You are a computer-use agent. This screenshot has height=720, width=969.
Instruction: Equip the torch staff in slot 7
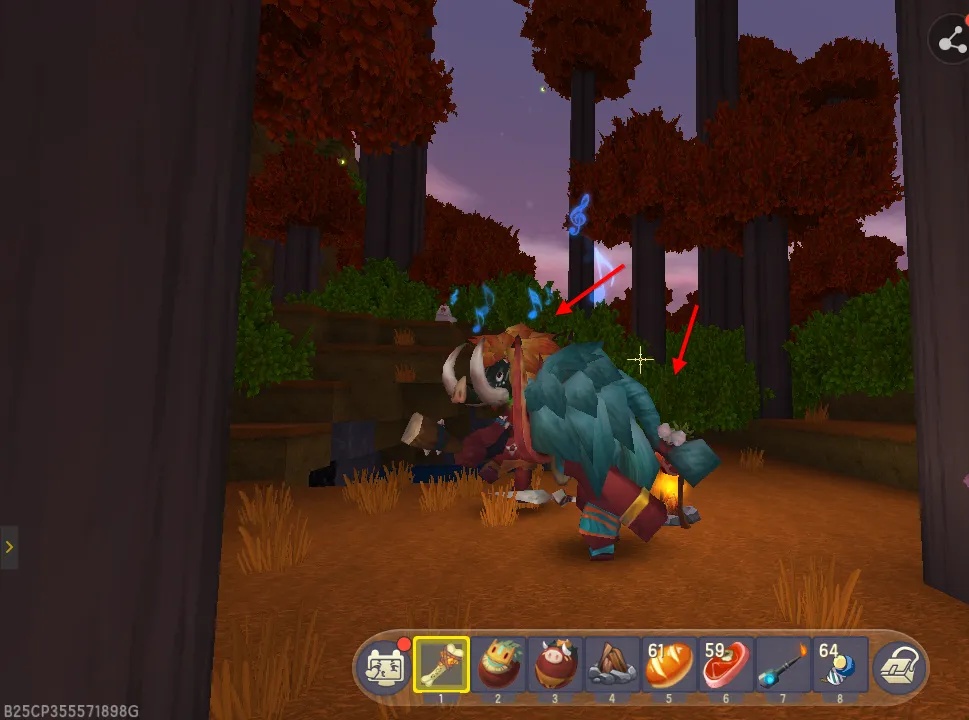click(x=783, y=664)
